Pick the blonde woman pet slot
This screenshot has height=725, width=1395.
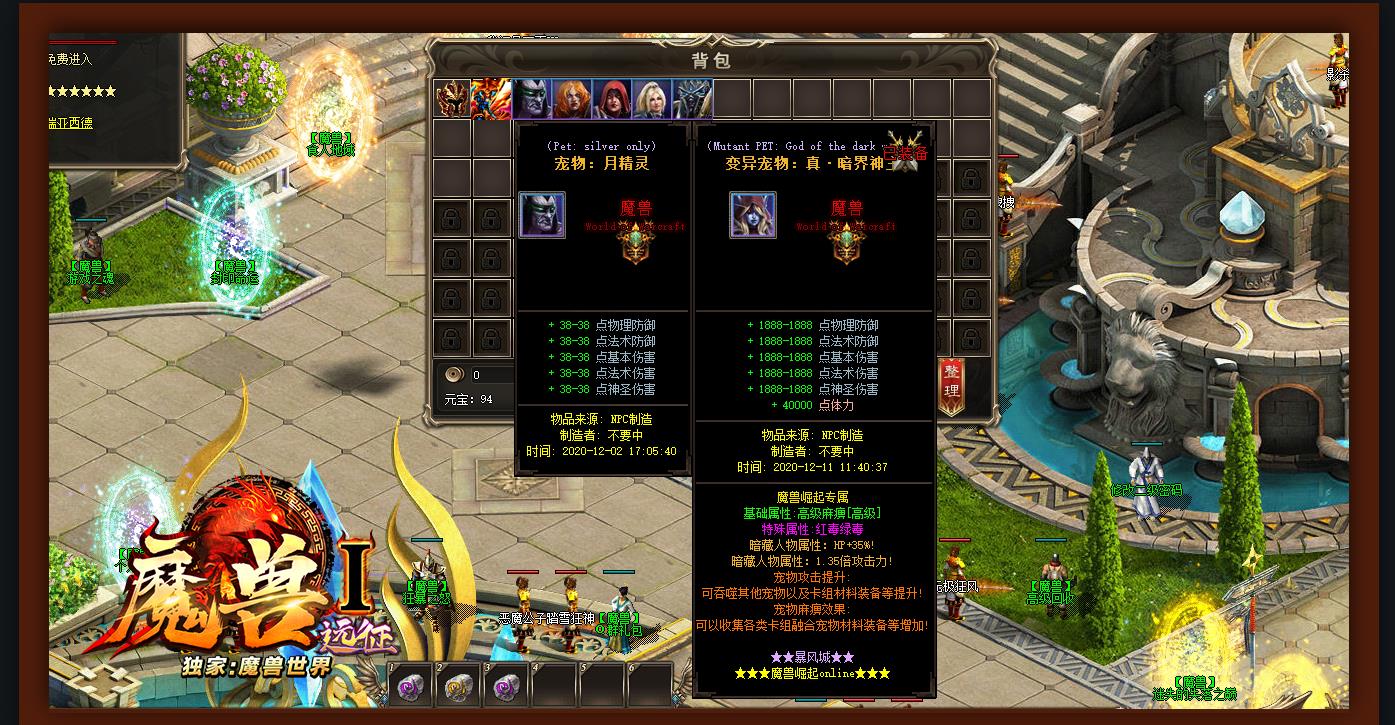[651, 99]
